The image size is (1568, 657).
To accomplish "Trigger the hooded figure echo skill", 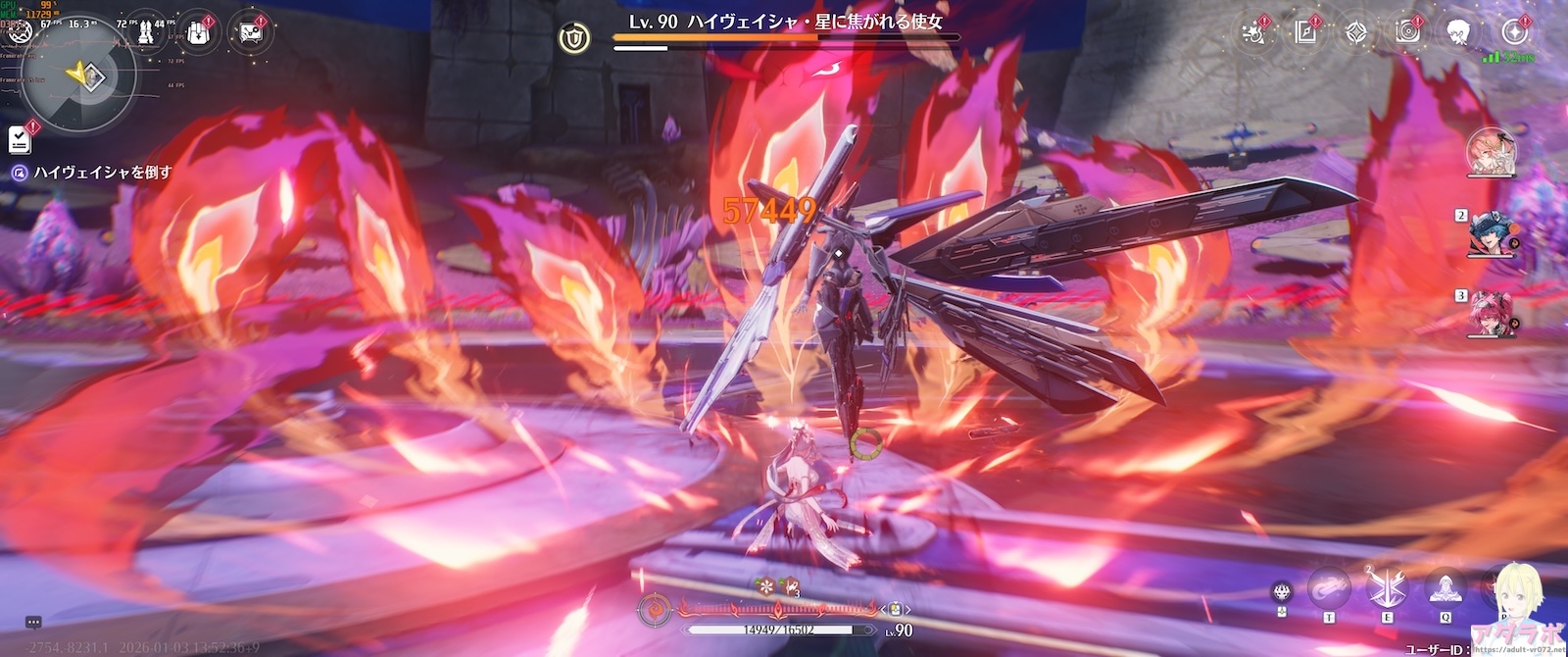I will (1445, 588).
